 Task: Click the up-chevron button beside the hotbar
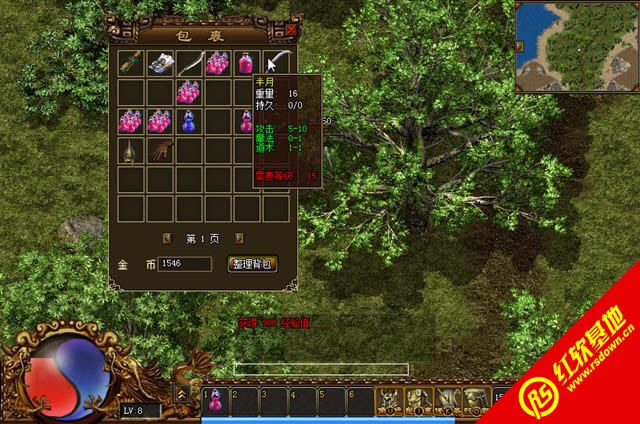tap(182, 394)
